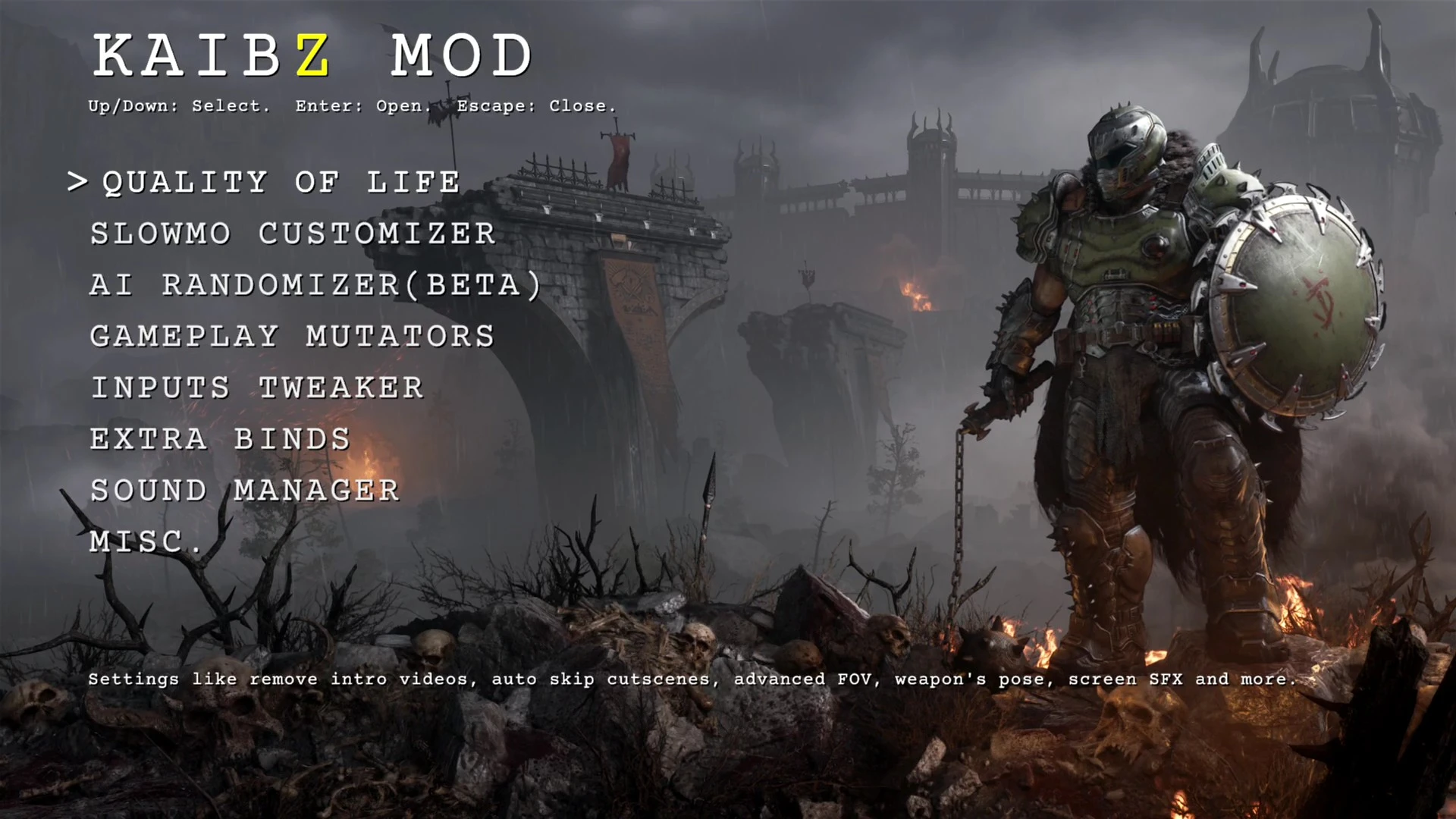Select SLOWMO CUSTOMIZER

tap(292, 234)
